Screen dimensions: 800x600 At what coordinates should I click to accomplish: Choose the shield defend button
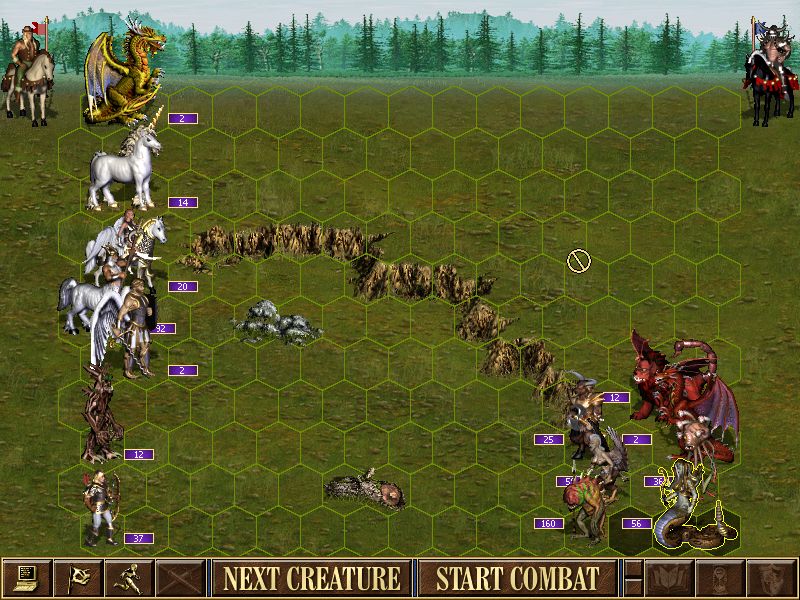pos(769,578)
